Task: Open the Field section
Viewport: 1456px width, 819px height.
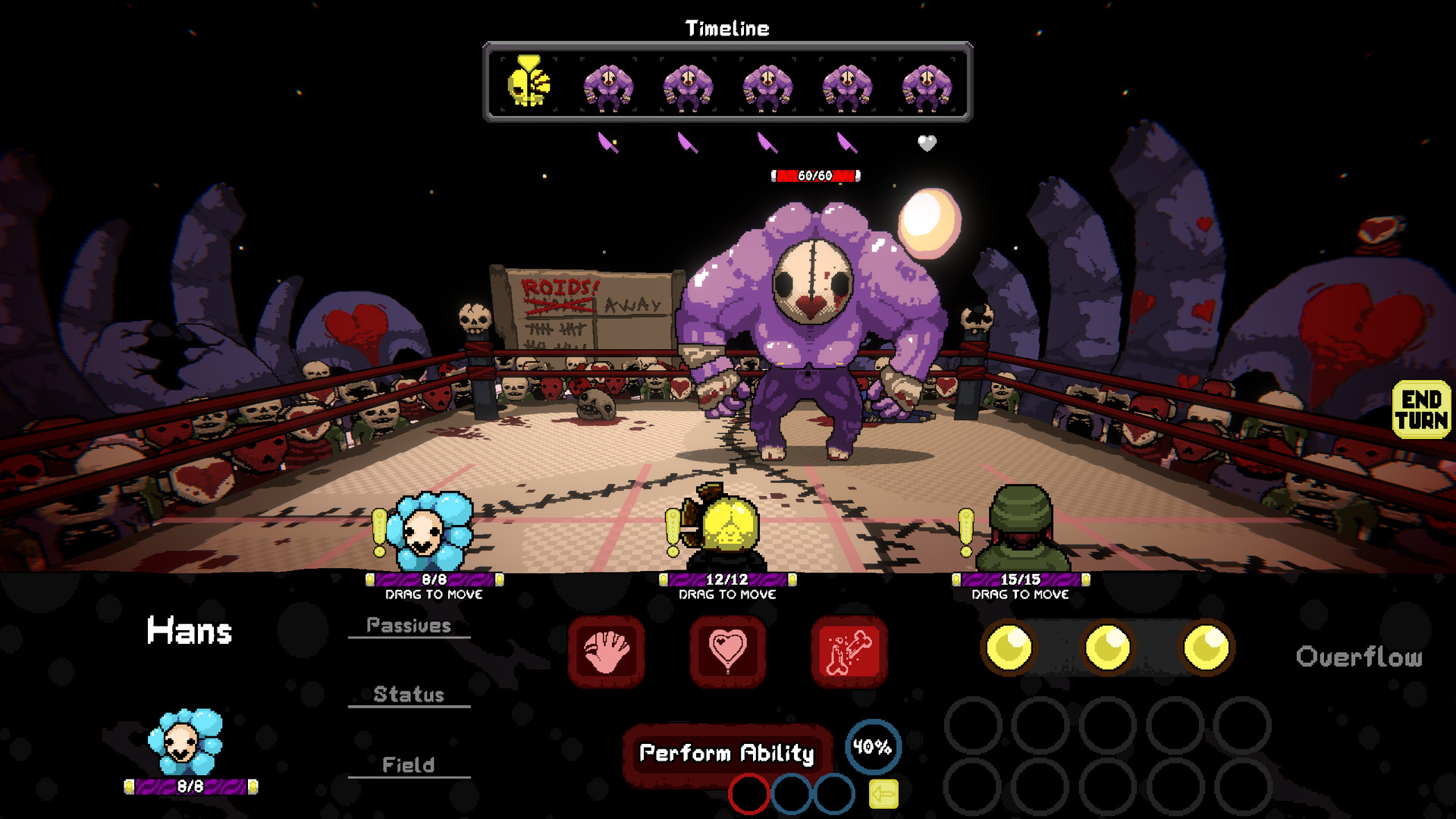Action: (409, 765)
